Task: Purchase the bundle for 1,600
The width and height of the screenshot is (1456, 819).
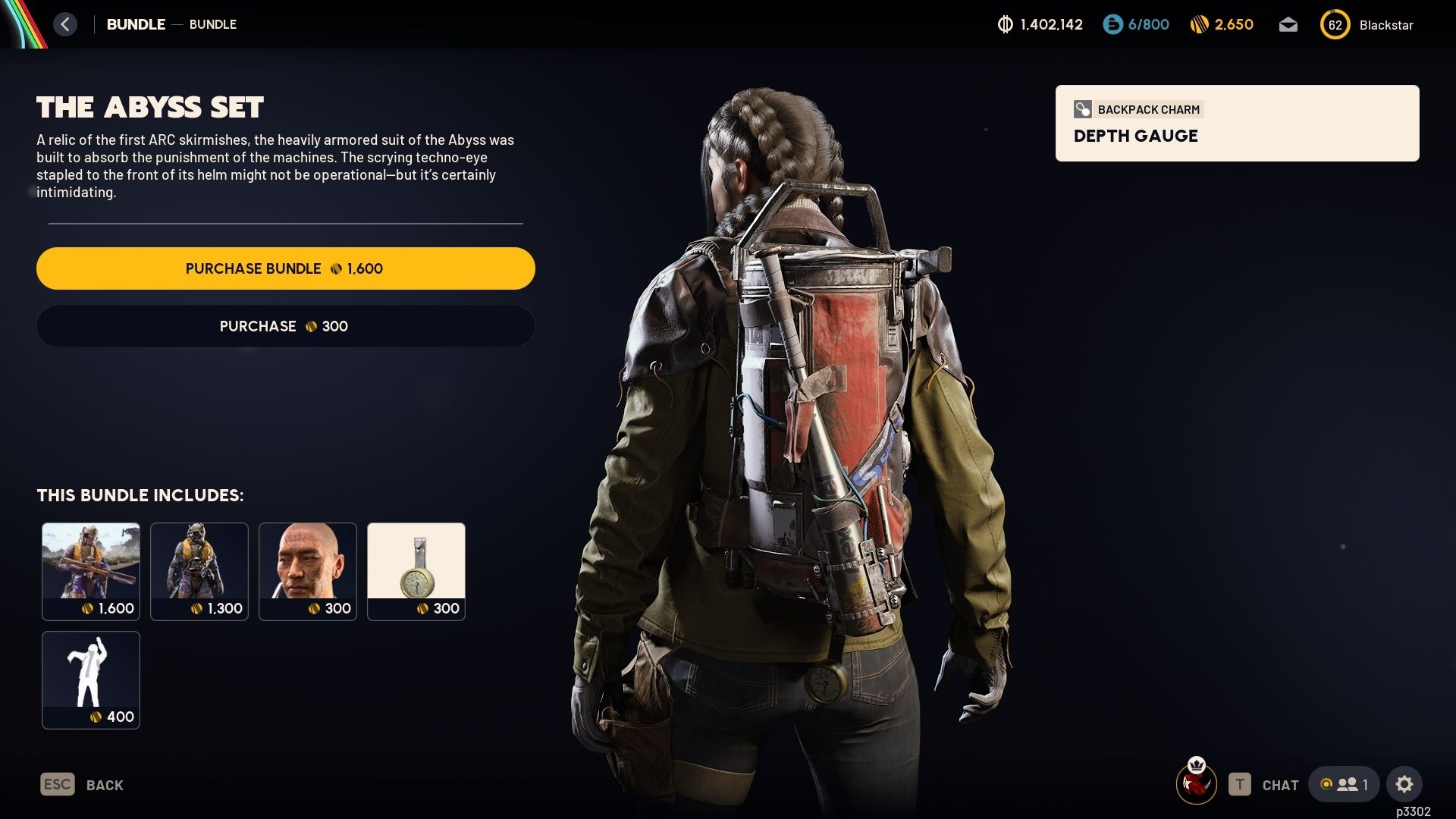Action: 285,268
